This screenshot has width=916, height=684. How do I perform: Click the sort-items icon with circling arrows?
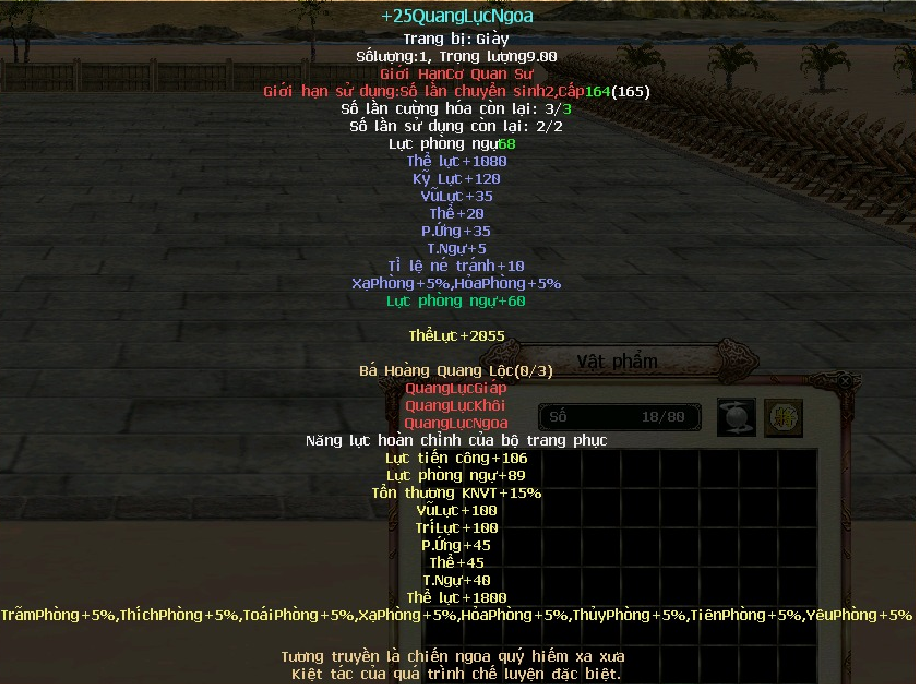[x=736, y=418]
